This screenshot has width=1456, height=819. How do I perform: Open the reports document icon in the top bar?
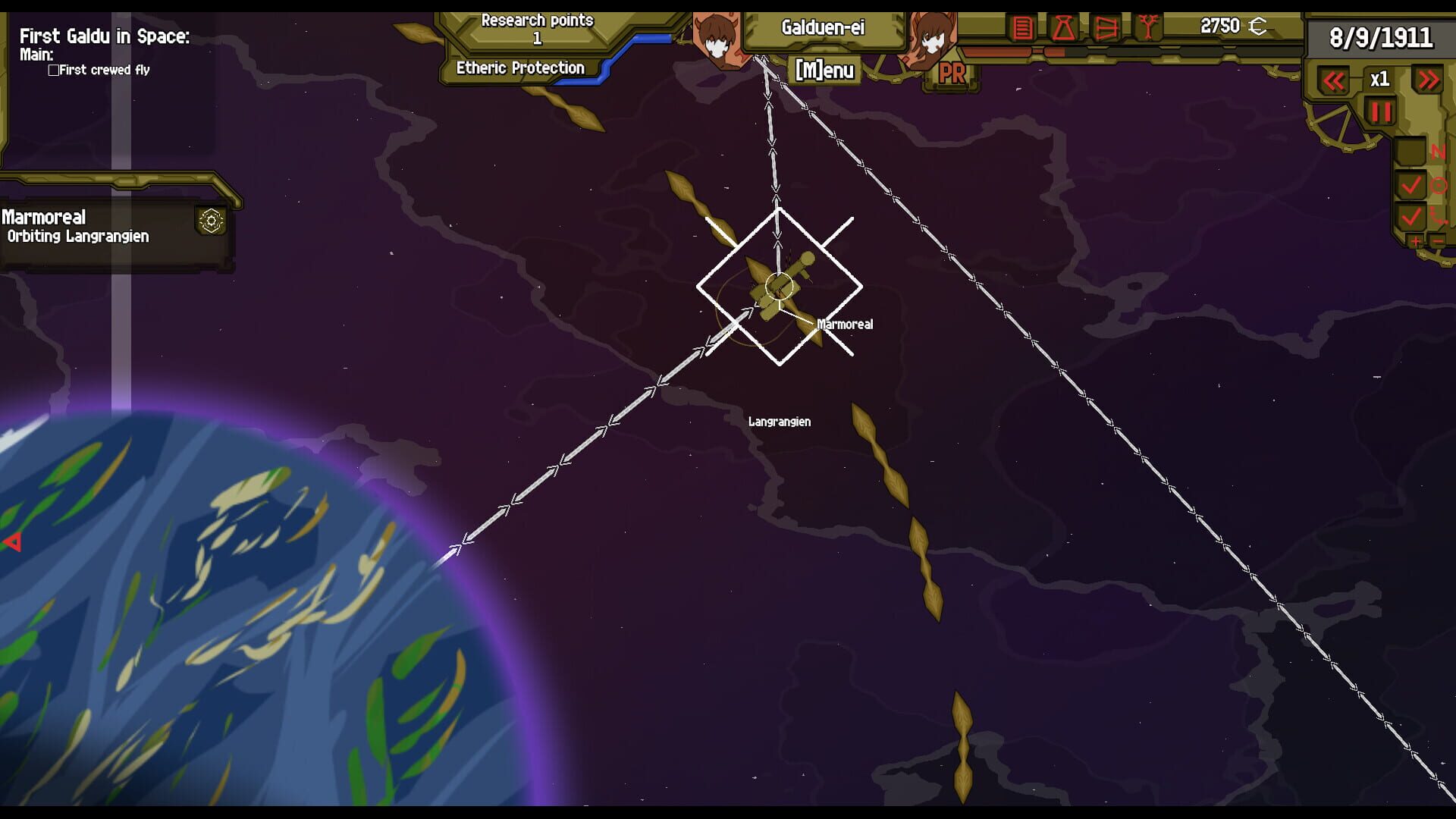[1022, 27]
